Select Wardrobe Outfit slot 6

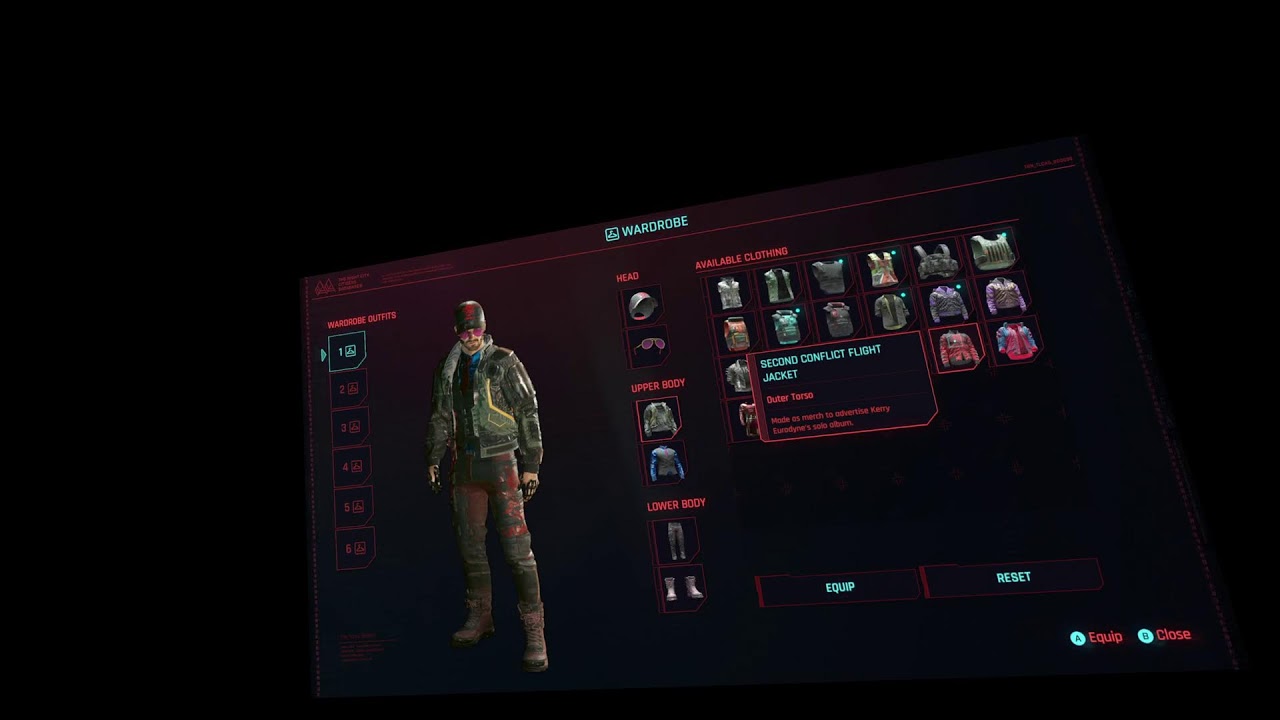pos(355,549)
